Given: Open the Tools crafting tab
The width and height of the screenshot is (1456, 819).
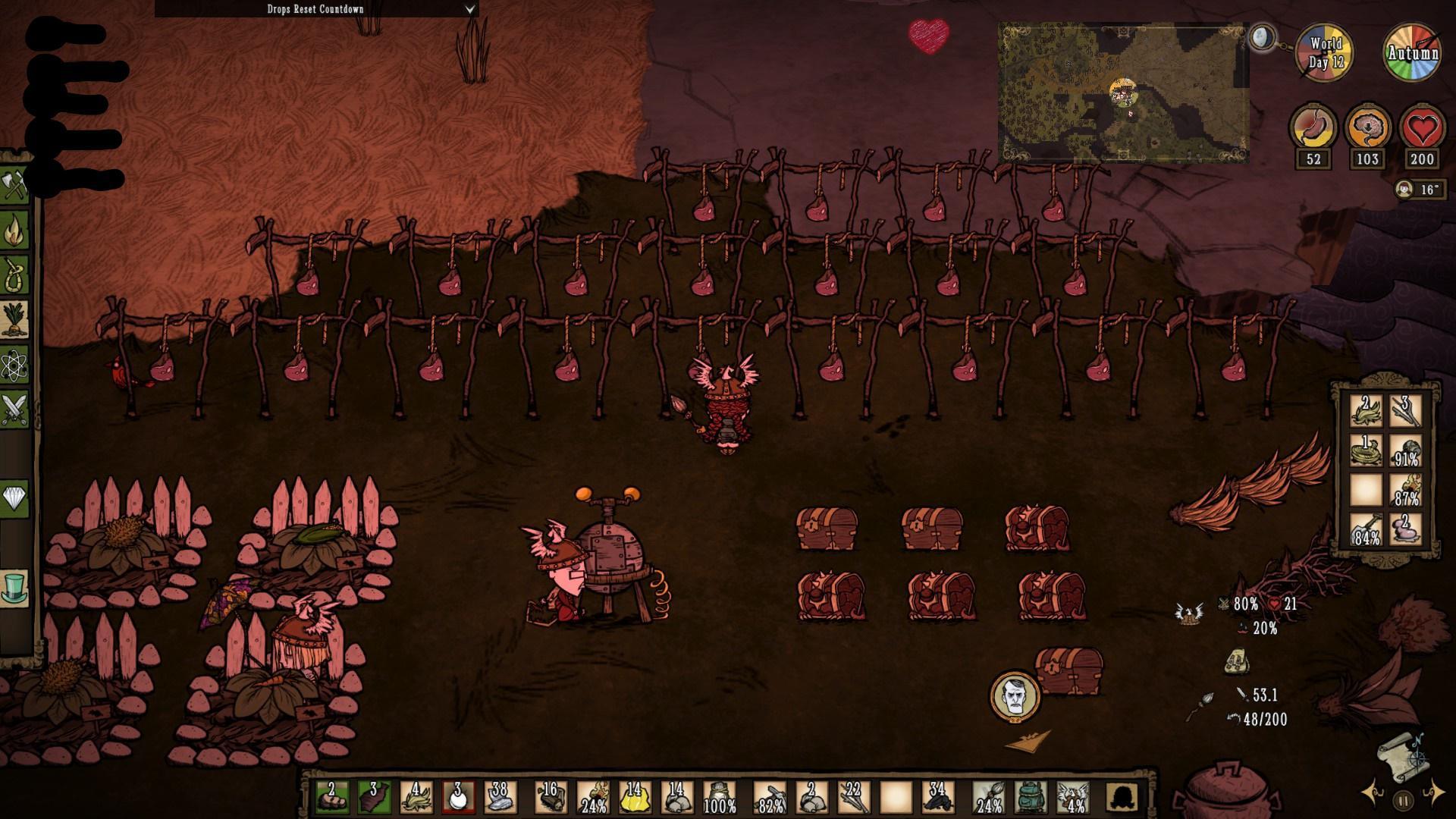Looking at the screenshot, I should (x=14, y=185).
